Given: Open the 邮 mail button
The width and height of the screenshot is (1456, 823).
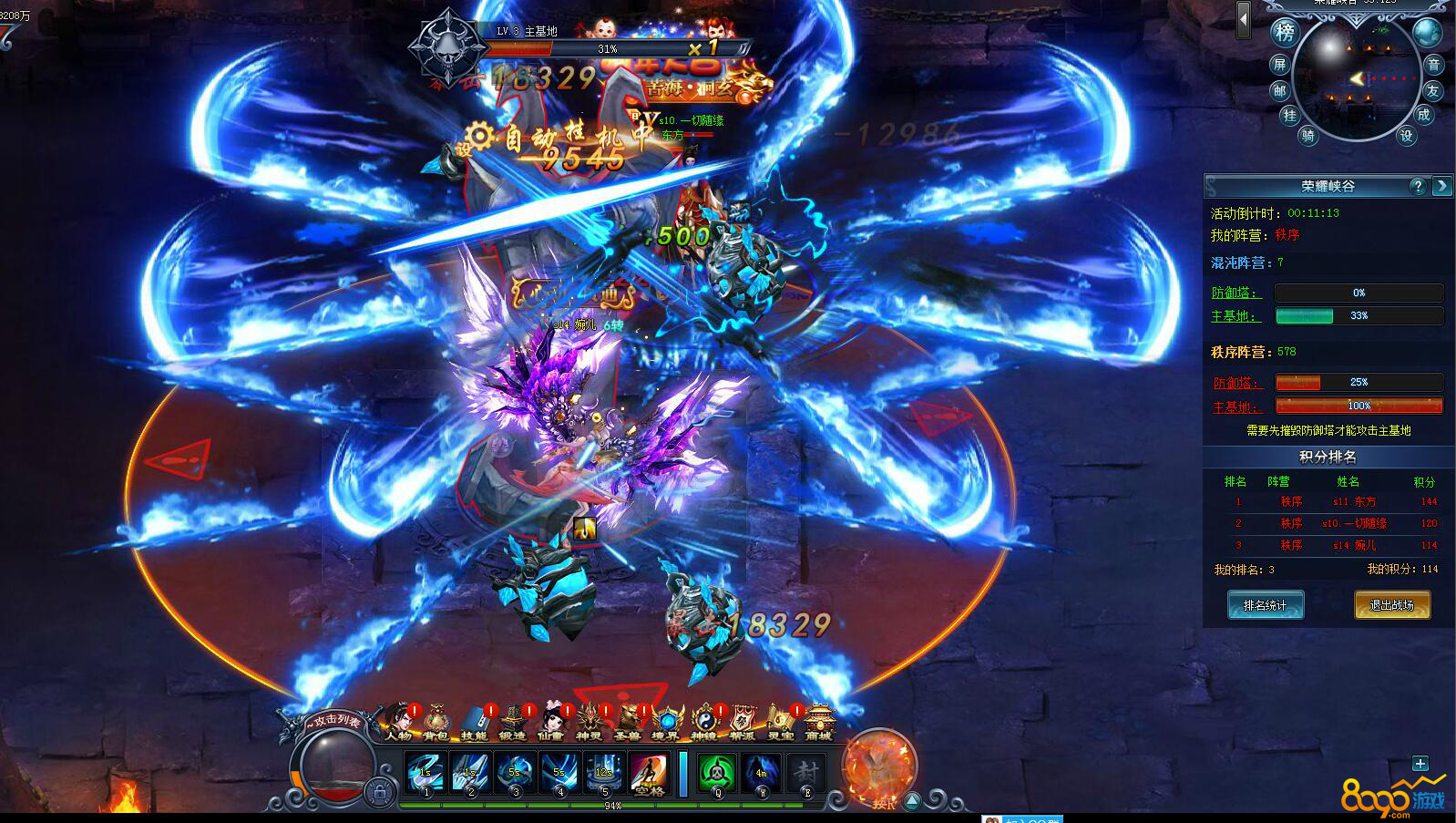Looking at the screenshot, I should click(1280, 90).
